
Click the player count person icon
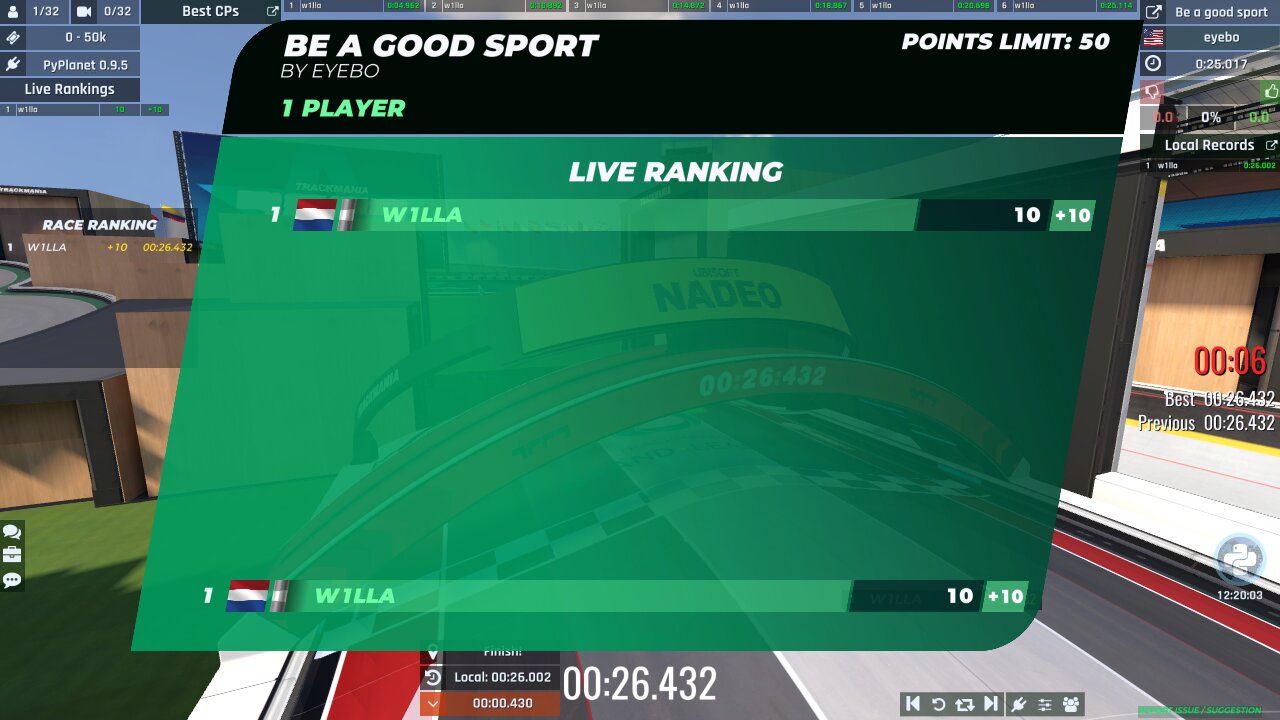(13, 12)
